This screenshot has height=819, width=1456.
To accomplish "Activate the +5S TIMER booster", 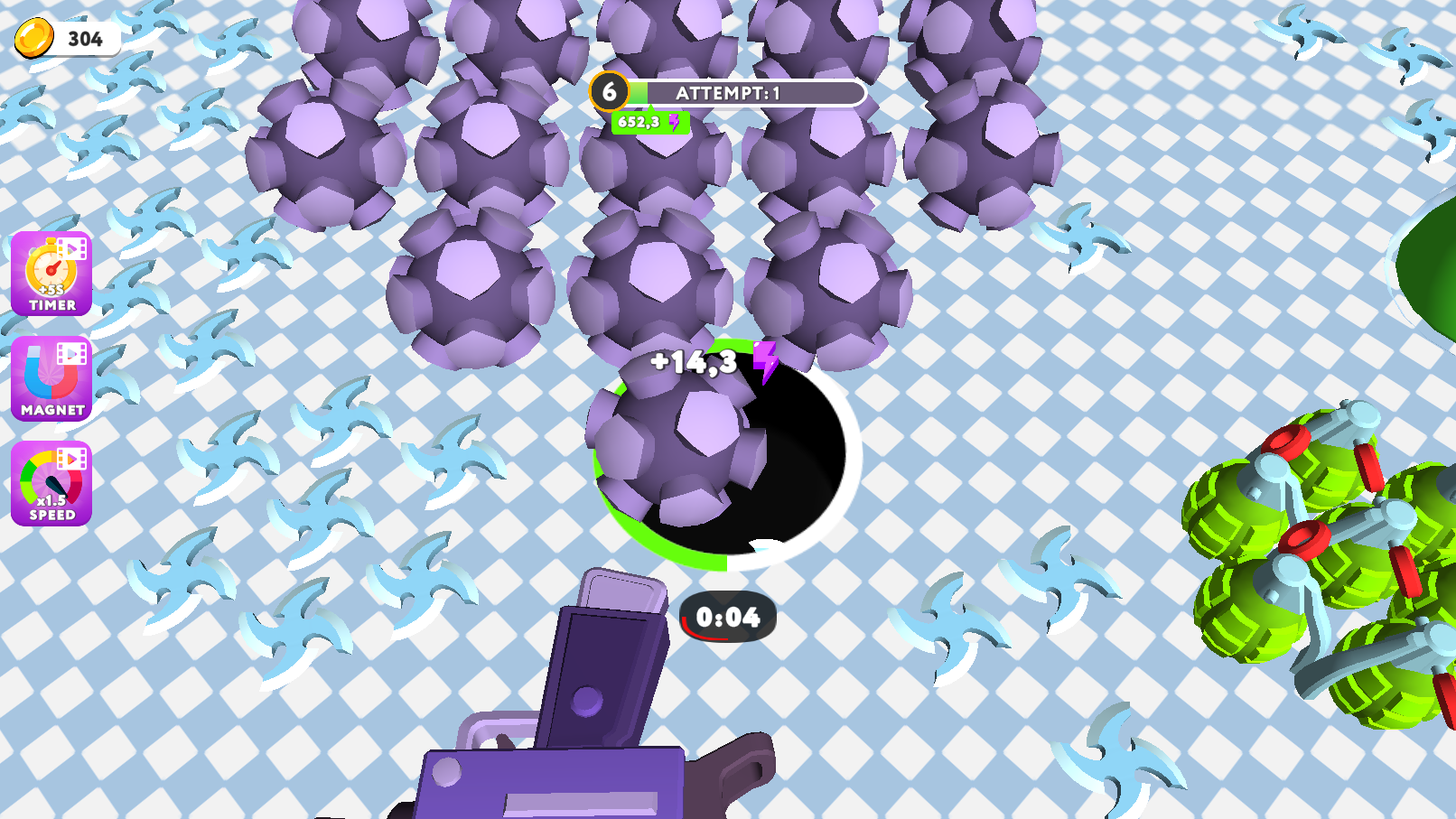I will click(51, 274).
